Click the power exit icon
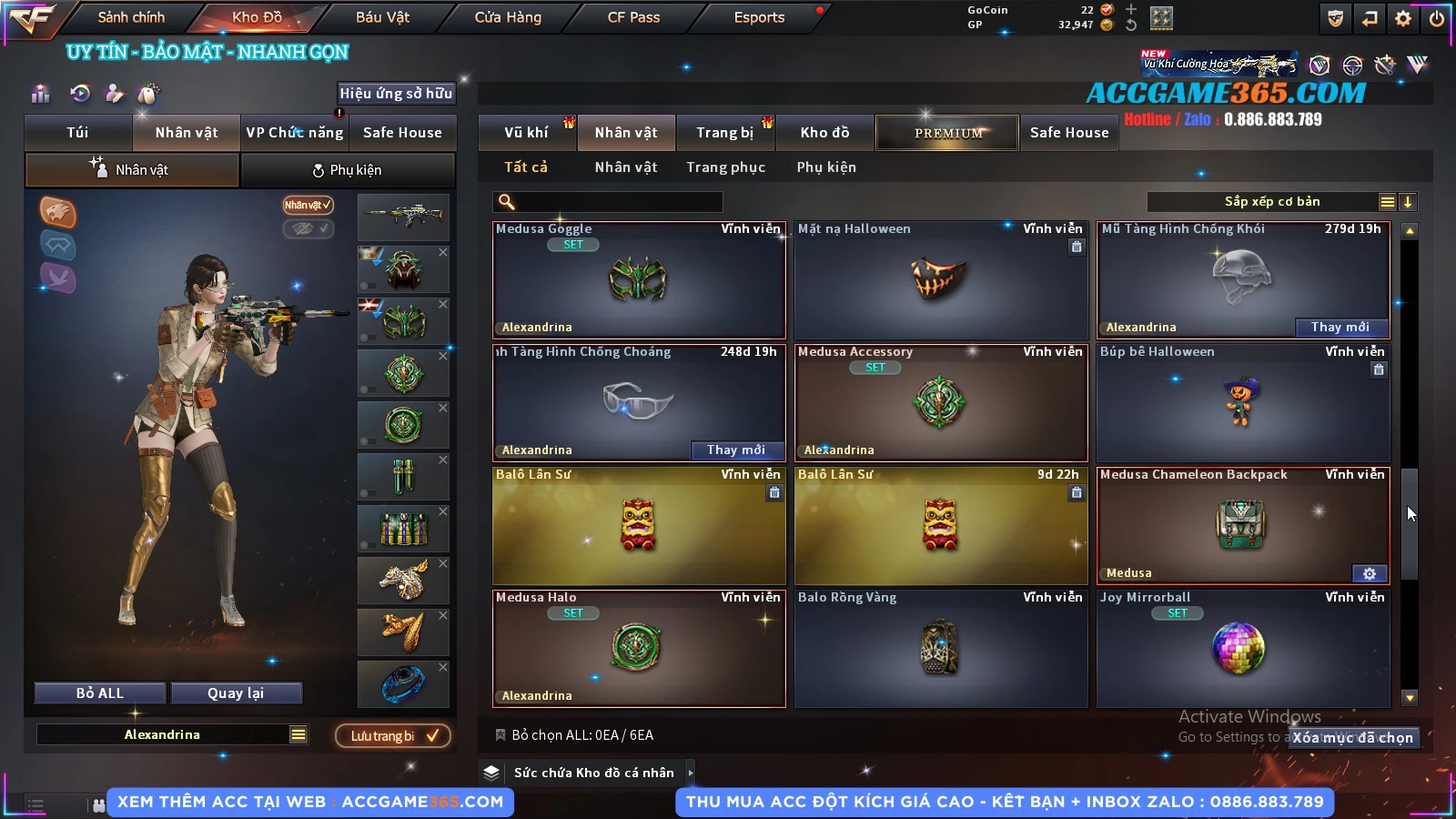1456x819 pixels. pos(1437,18)
